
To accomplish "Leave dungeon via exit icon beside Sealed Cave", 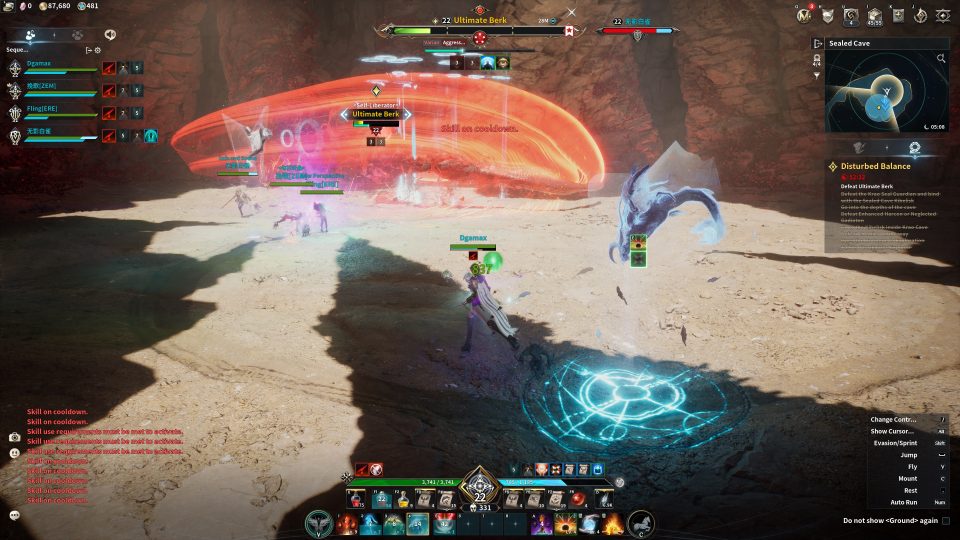I will [817, 44].
